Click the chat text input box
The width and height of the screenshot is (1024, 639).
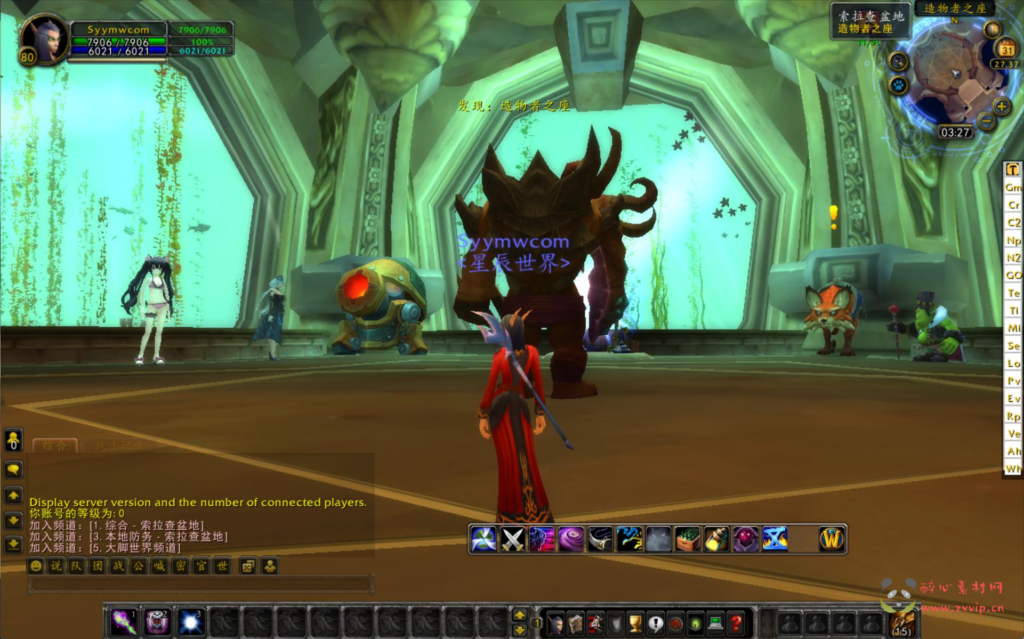coord(200,584)
